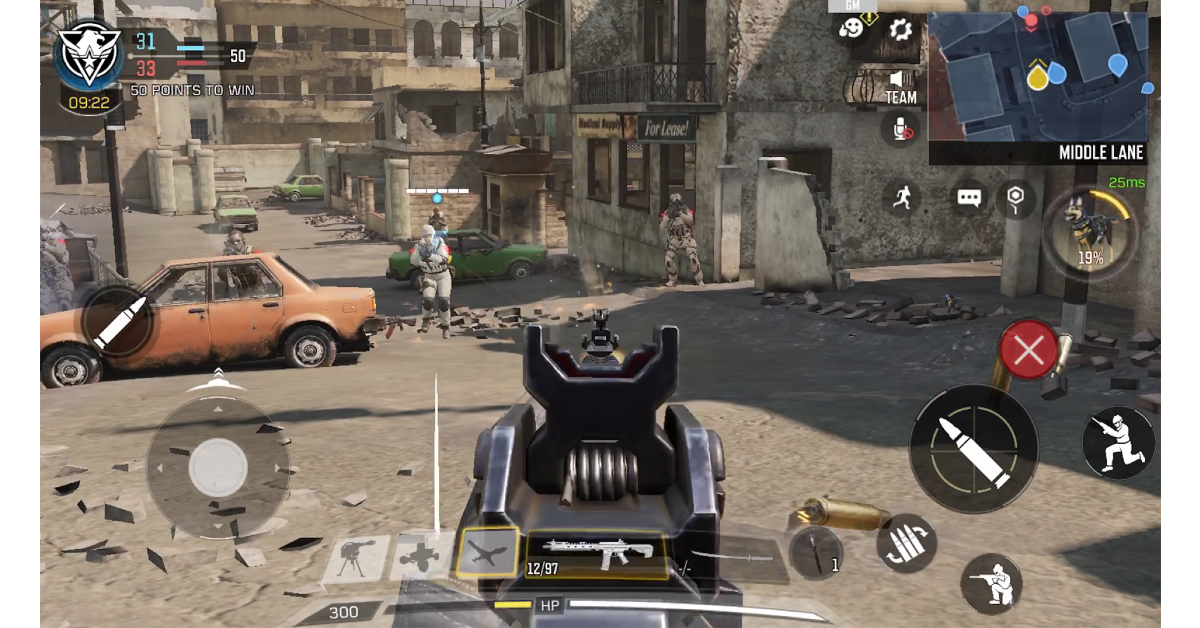
Task: Open the emote and spray wheel
Action: 852,29
